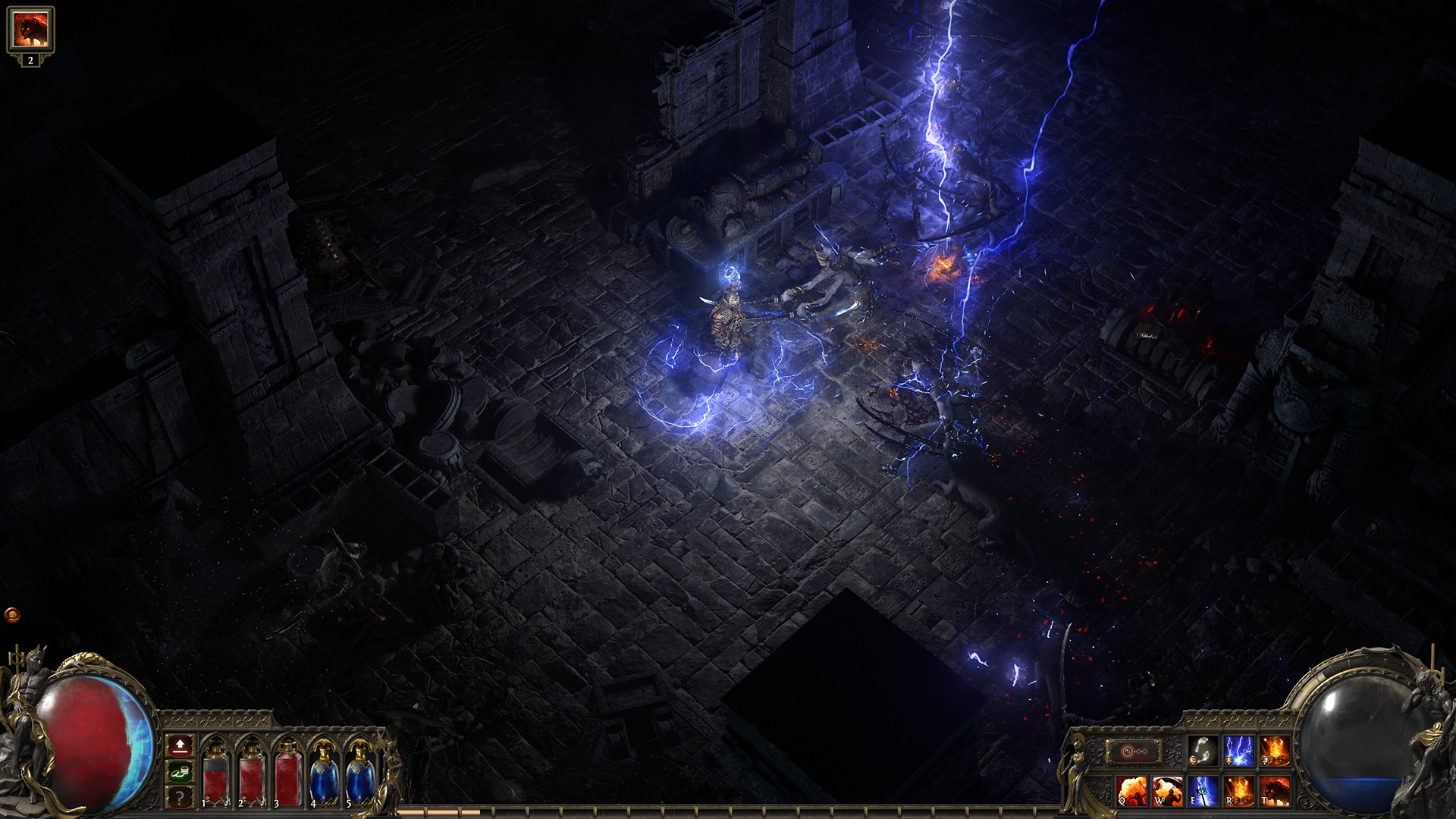The image size is (1456, 819).
Task: Use the mana flask in slot 5
Action: click(357, 778)
